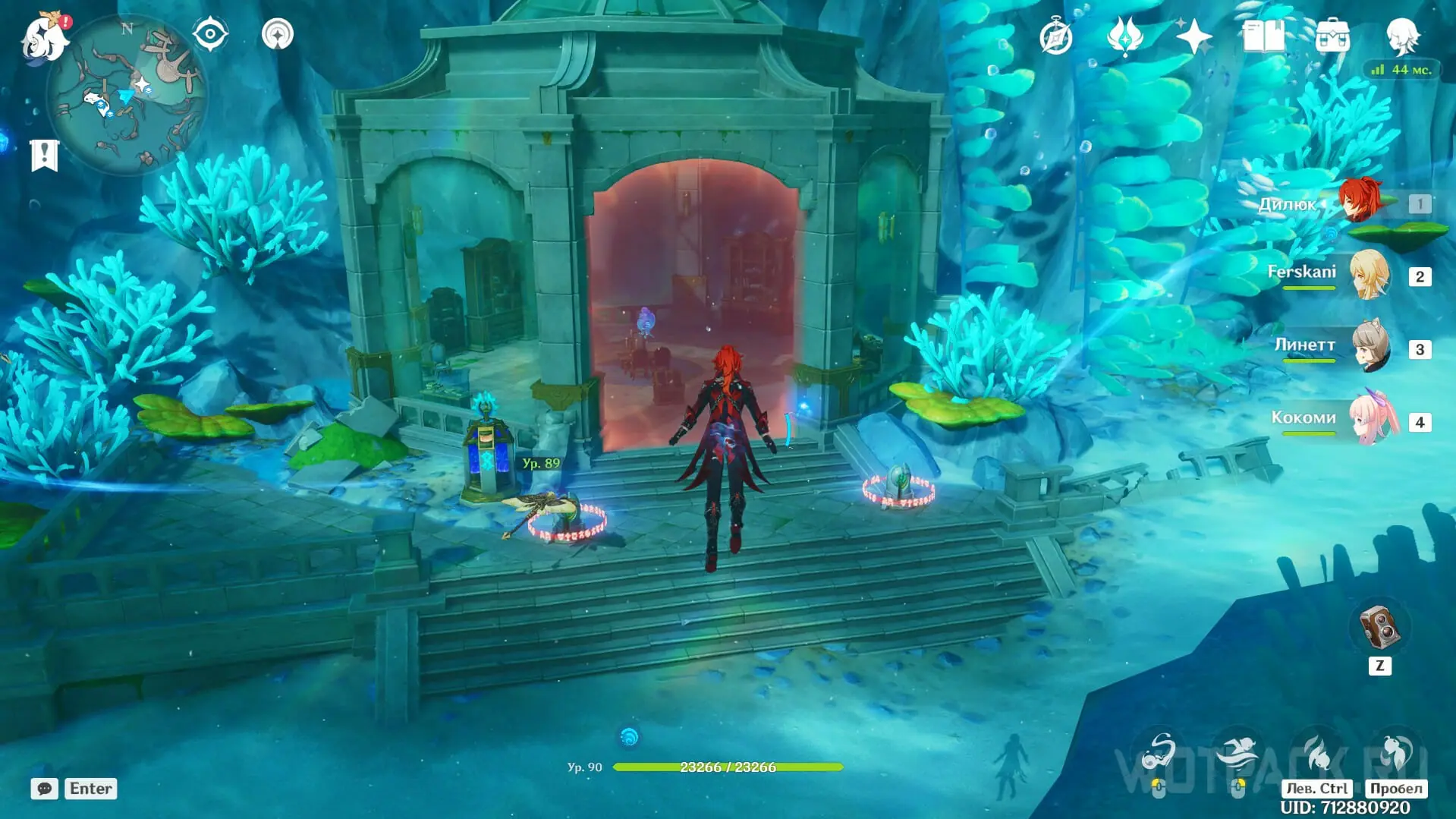Switch to party member Кокоми
1456x819 pixels.
[1372, 419]
